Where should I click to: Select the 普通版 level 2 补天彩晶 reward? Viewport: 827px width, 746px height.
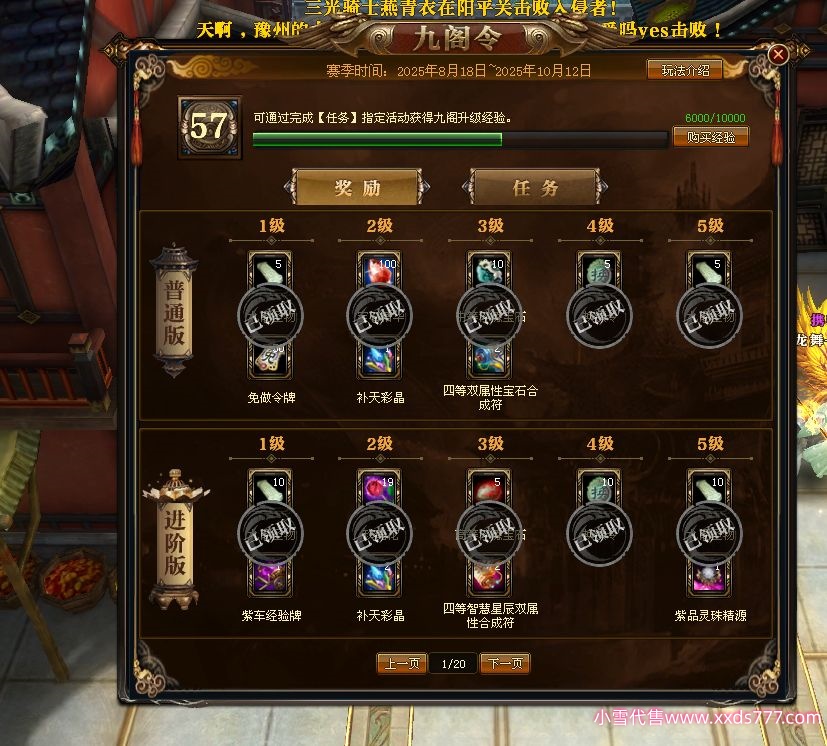(380, 315)
